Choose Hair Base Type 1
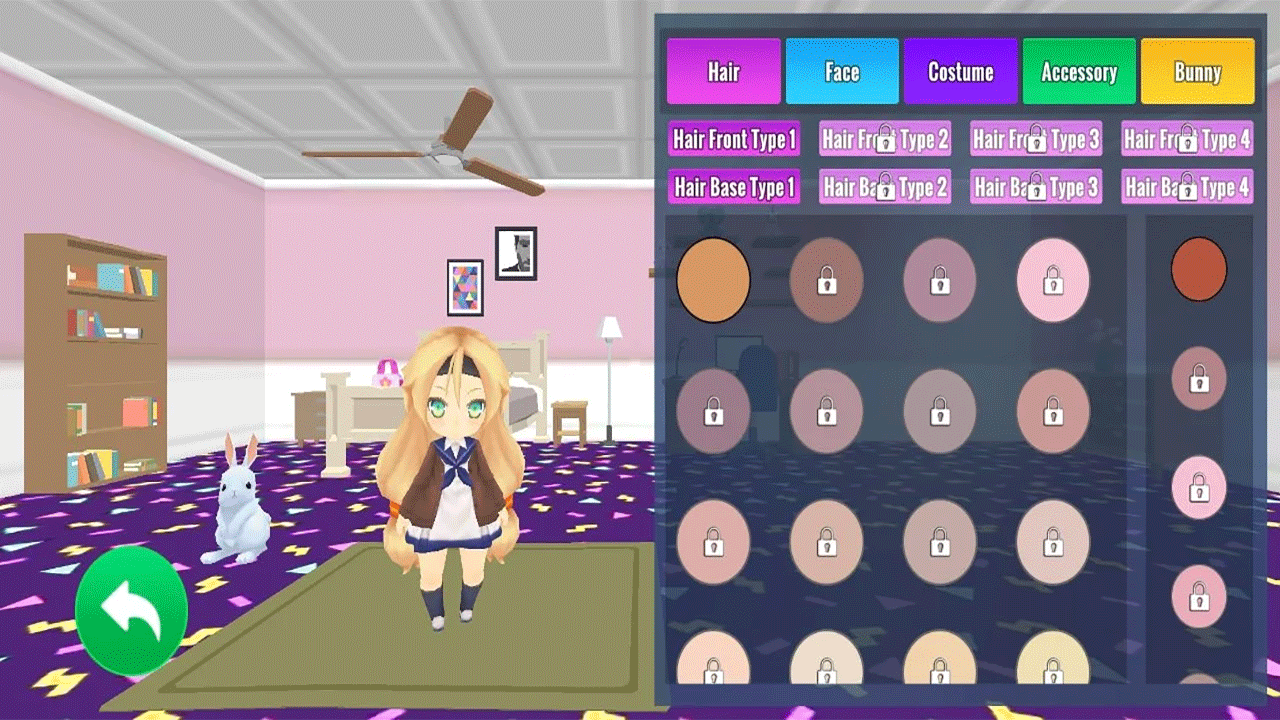The width and height of the screenshot is (1280, 720). 733,187
